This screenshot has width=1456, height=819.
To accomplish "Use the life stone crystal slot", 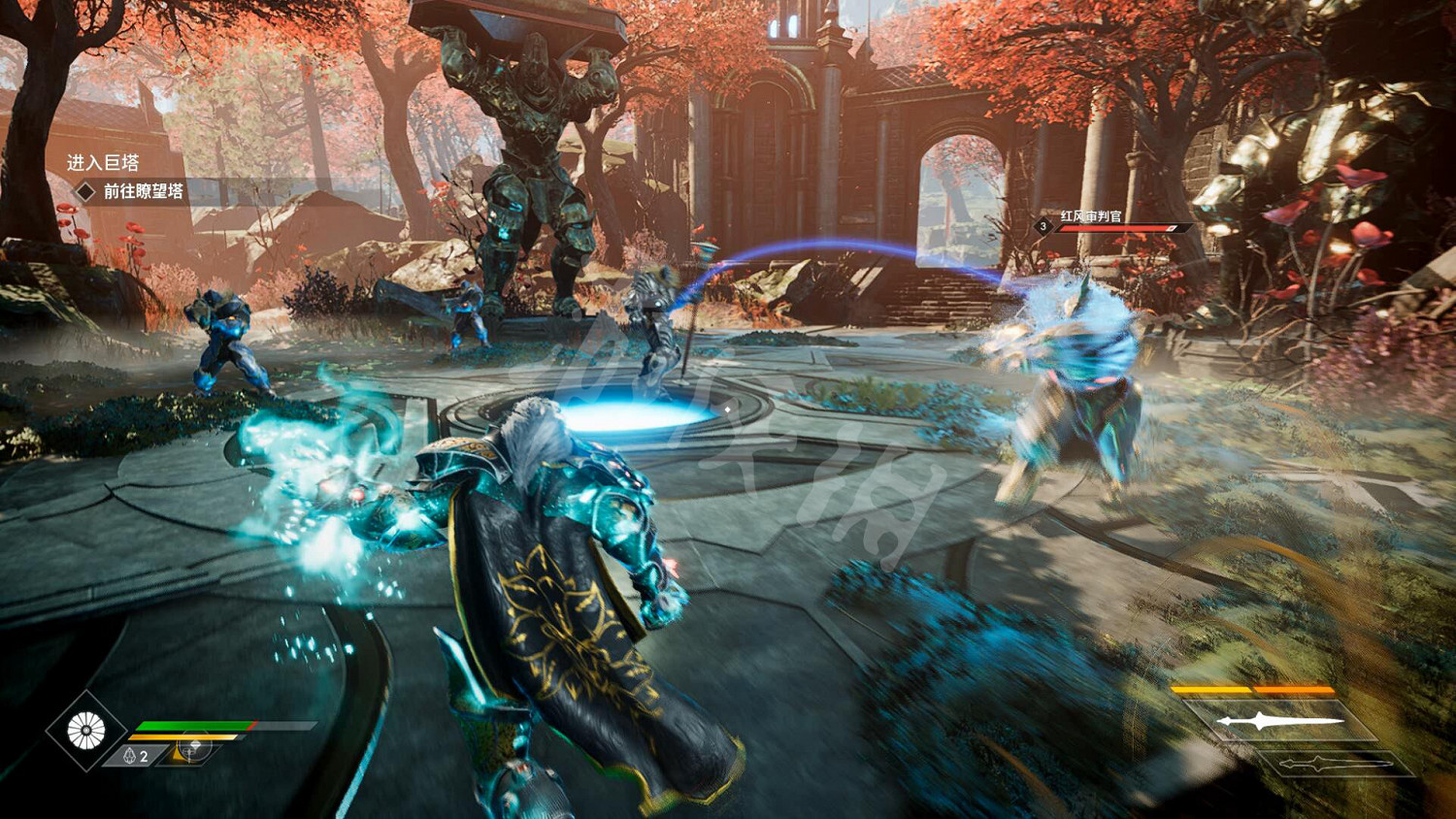I will [x=135, y=756].
